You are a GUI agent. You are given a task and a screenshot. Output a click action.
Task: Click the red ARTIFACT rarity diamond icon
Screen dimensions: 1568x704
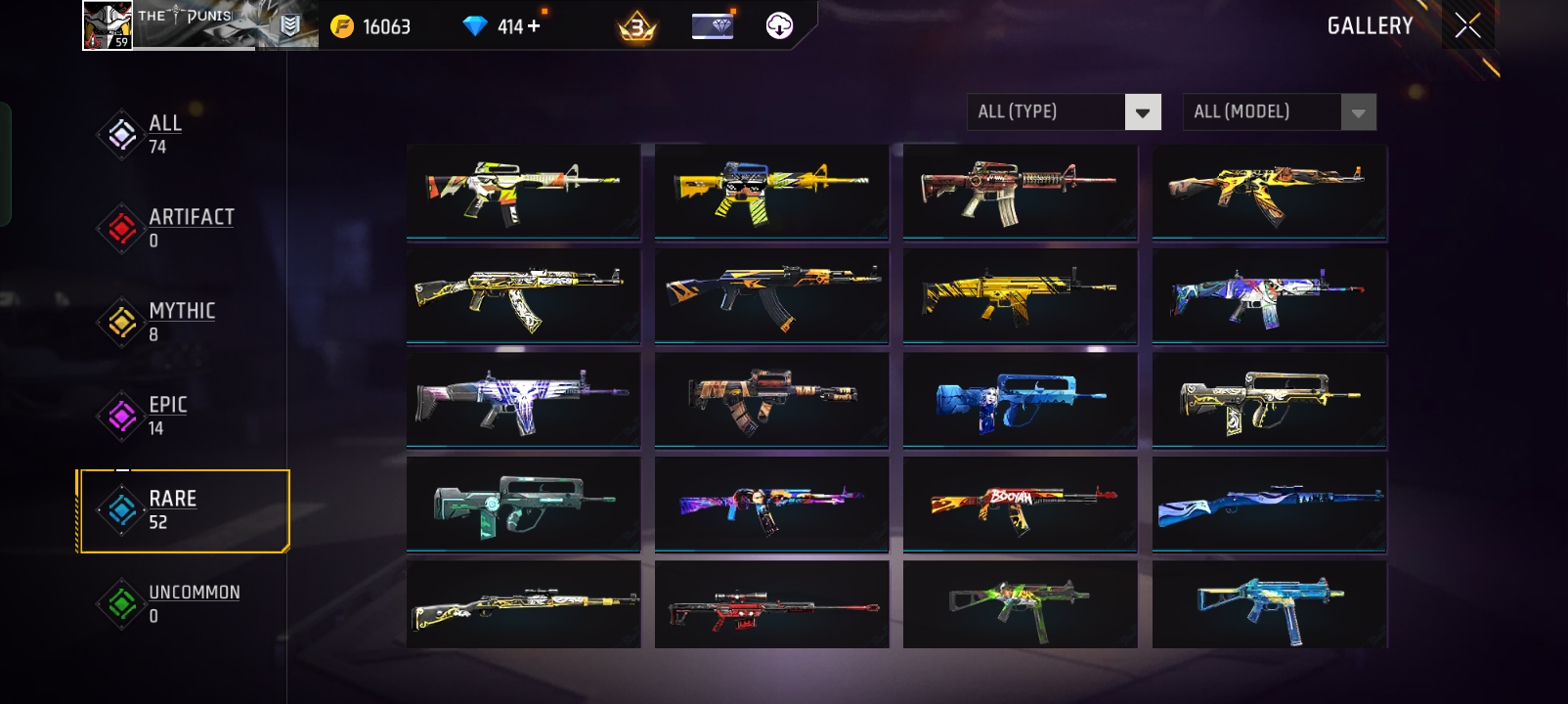click(120, 229)
